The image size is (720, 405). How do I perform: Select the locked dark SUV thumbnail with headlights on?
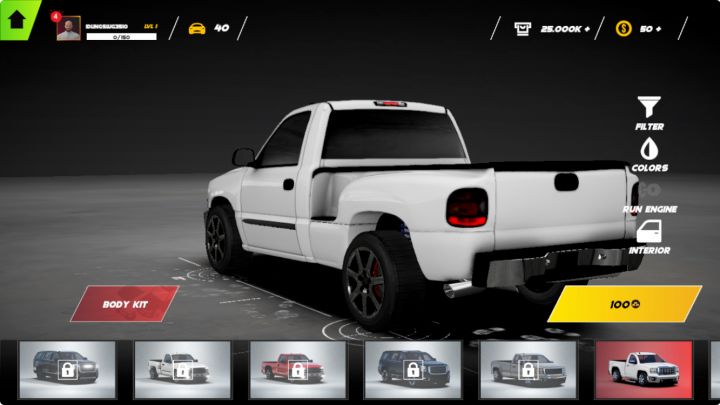(67, 370)
